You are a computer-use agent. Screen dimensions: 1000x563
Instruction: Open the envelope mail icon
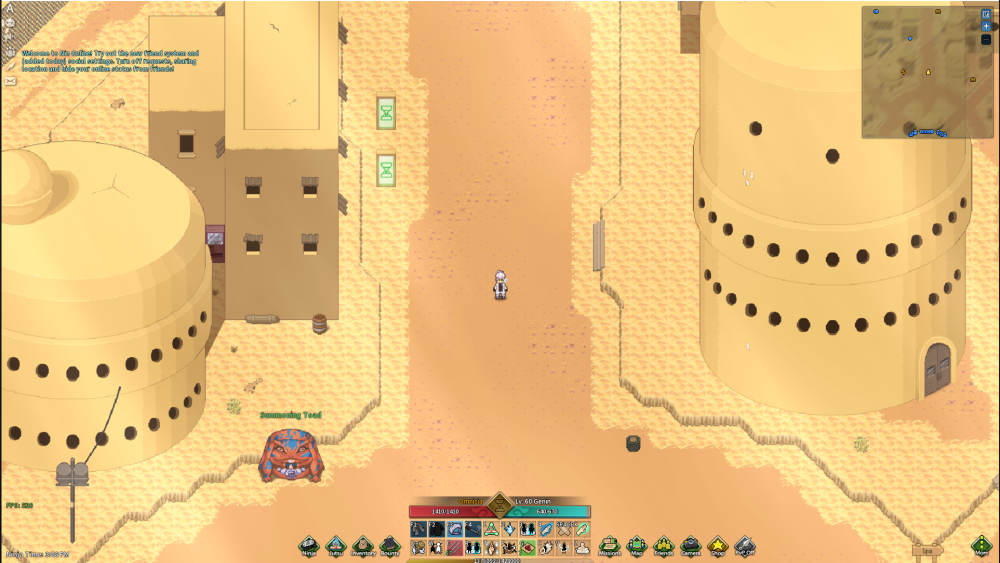[x=10, y=81]
